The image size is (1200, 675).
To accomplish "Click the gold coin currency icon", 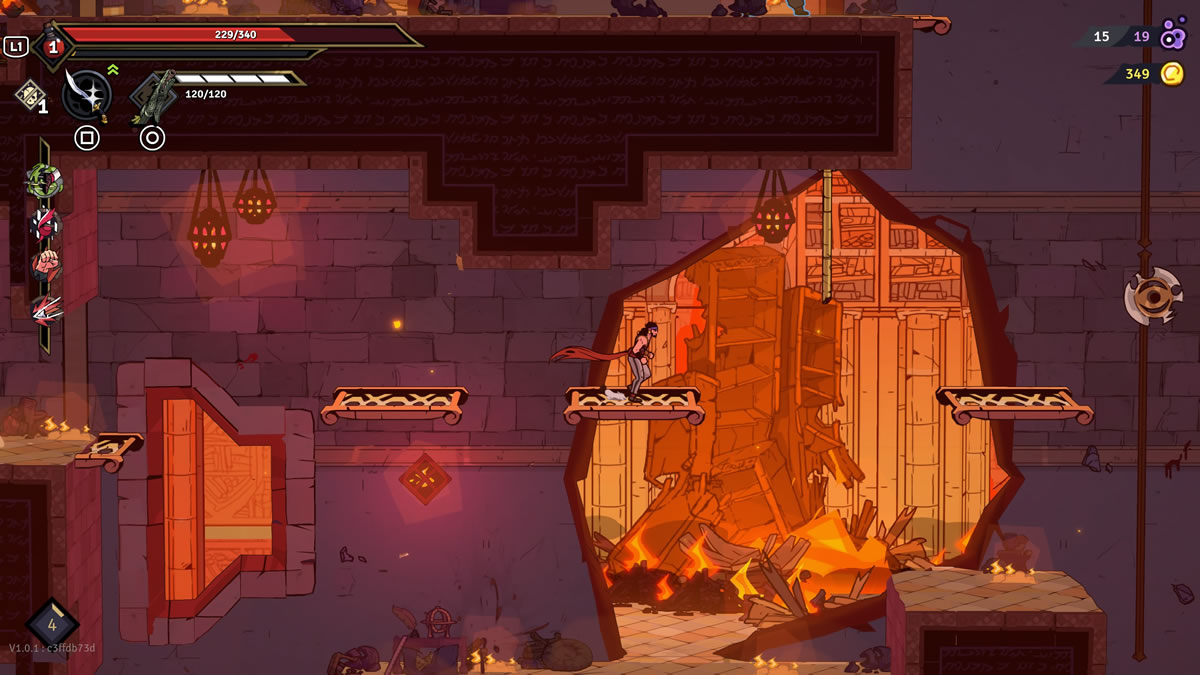I will coord(1172,73).
